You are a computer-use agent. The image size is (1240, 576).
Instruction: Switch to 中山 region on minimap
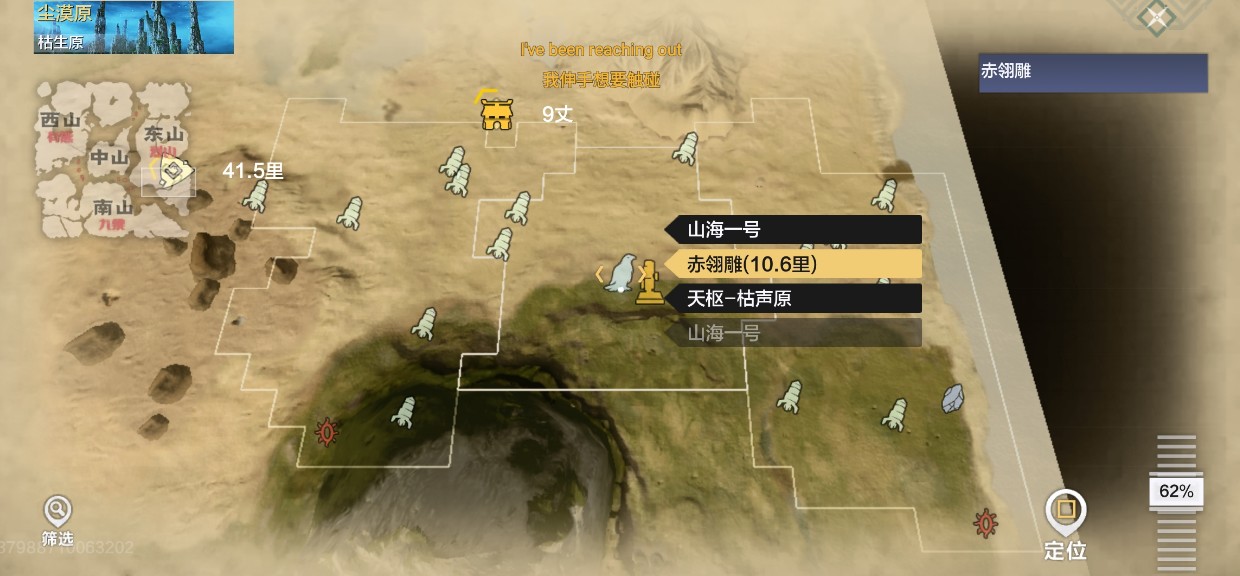coord(109,157)
